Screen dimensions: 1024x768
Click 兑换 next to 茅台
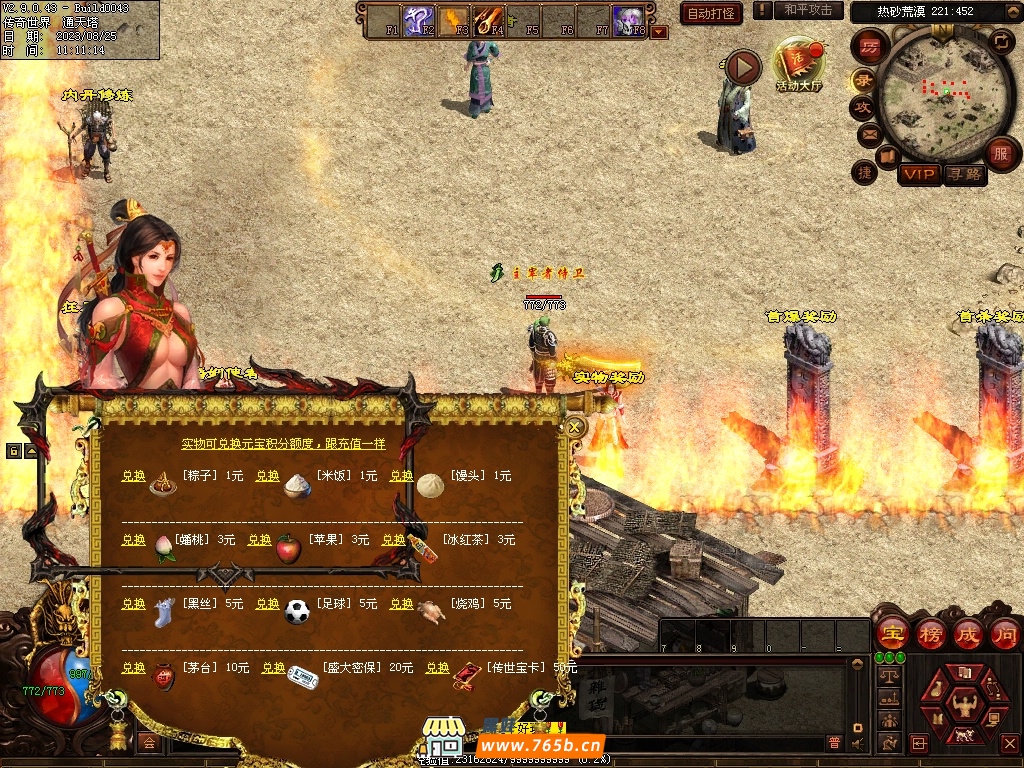tap(133, 668)
